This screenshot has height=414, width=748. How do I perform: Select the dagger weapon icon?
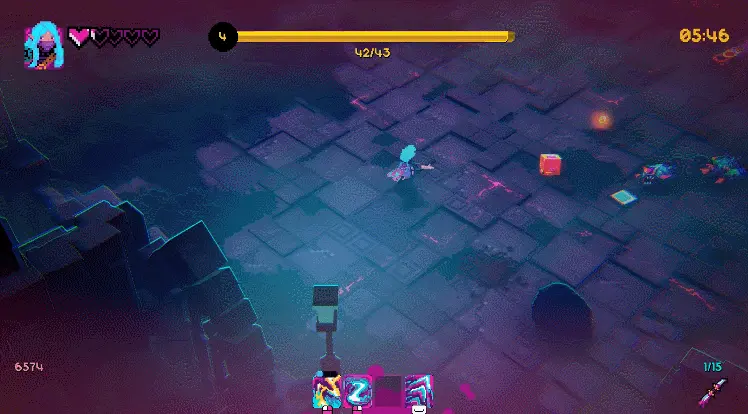point(713,391)
